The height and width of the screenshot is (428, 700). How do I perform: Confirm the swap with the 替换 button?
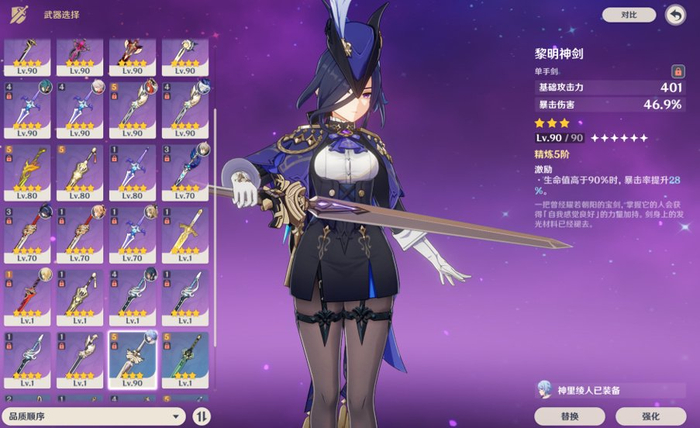(x=569, y=414)
